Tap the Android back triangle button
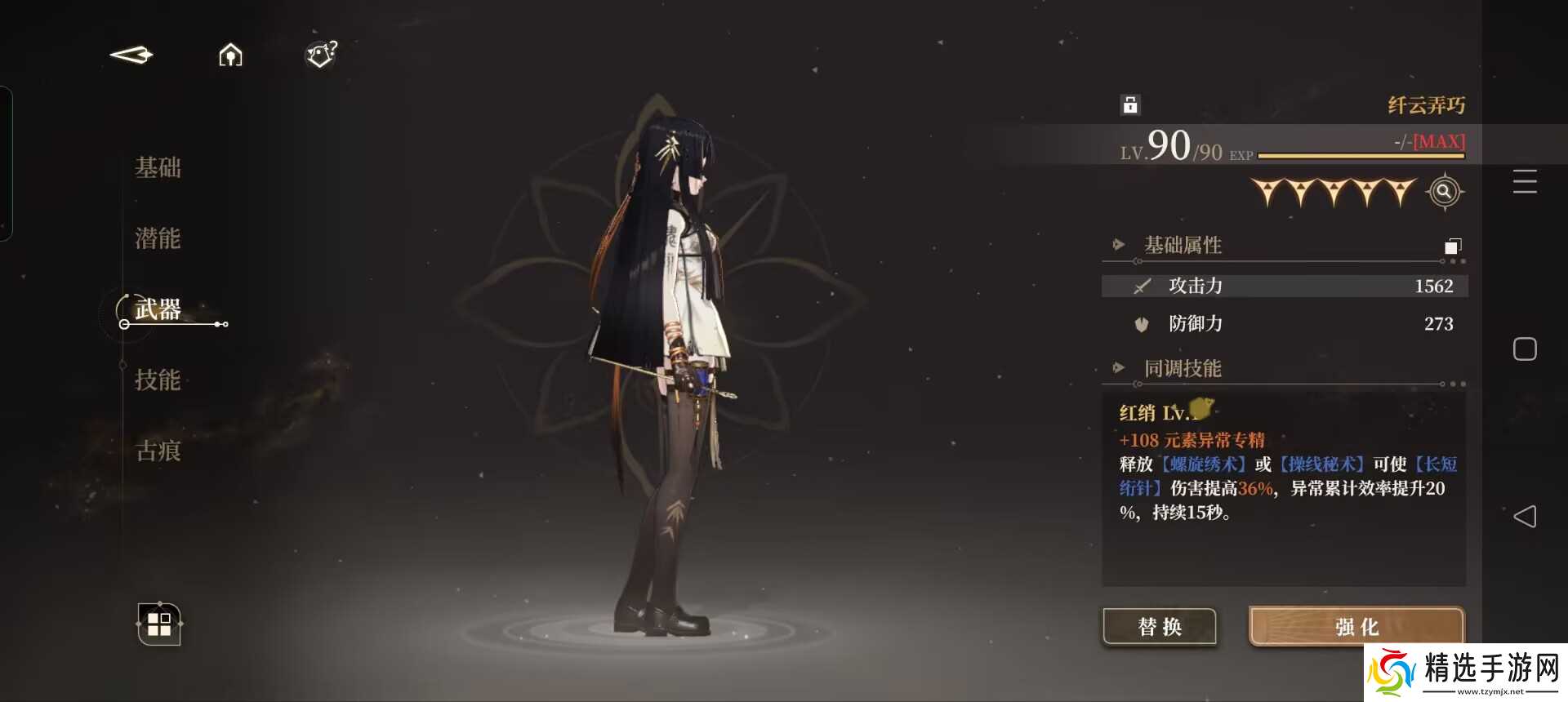Image resolution: width=1568 pixels, height=702 pixels. 1525,516
